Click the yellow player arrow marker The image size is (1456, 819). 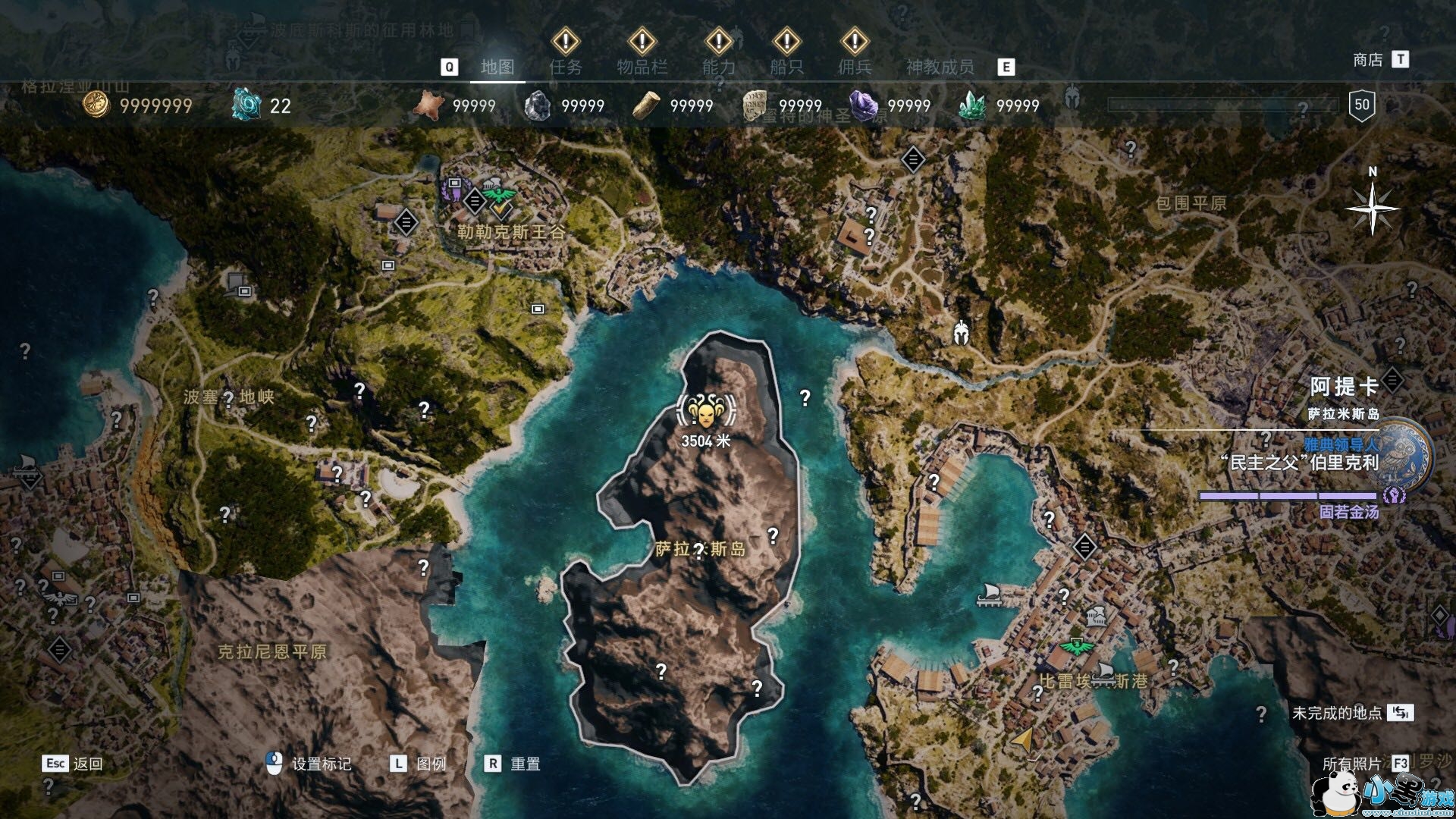(x=1023, y=739)
